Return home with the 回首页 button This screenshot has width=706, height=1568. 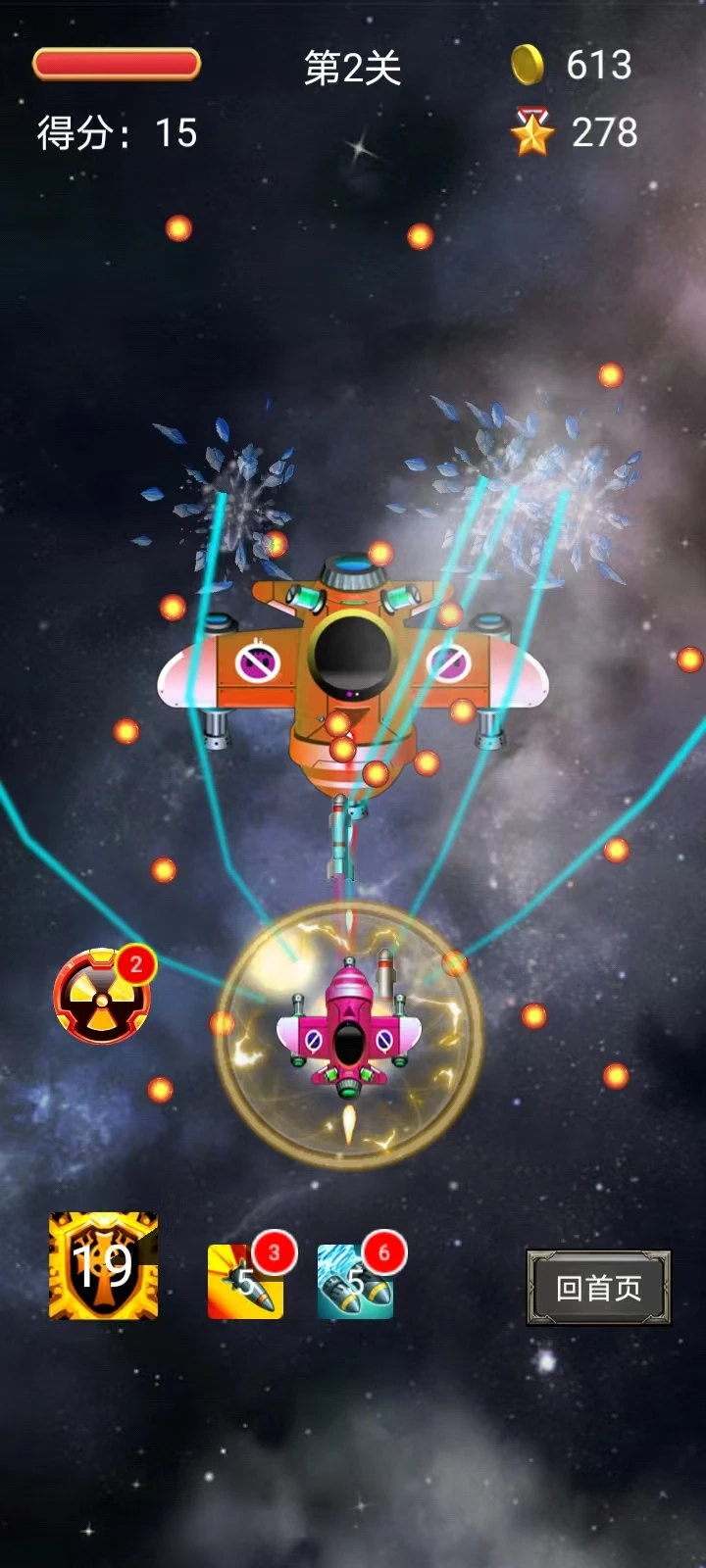(598, 1288)
